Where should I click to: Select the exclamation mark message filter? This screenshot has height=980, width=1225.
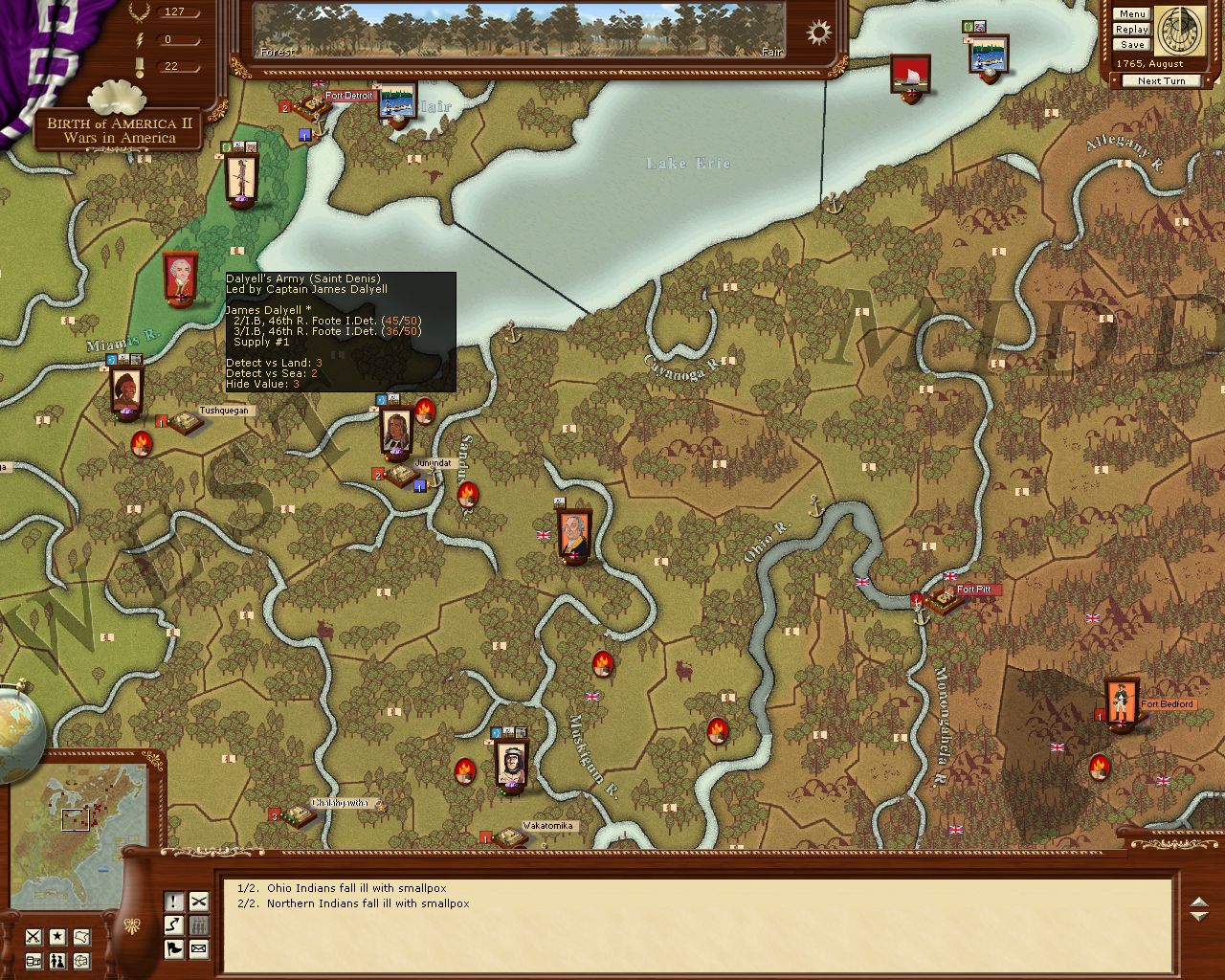[174, 902]
